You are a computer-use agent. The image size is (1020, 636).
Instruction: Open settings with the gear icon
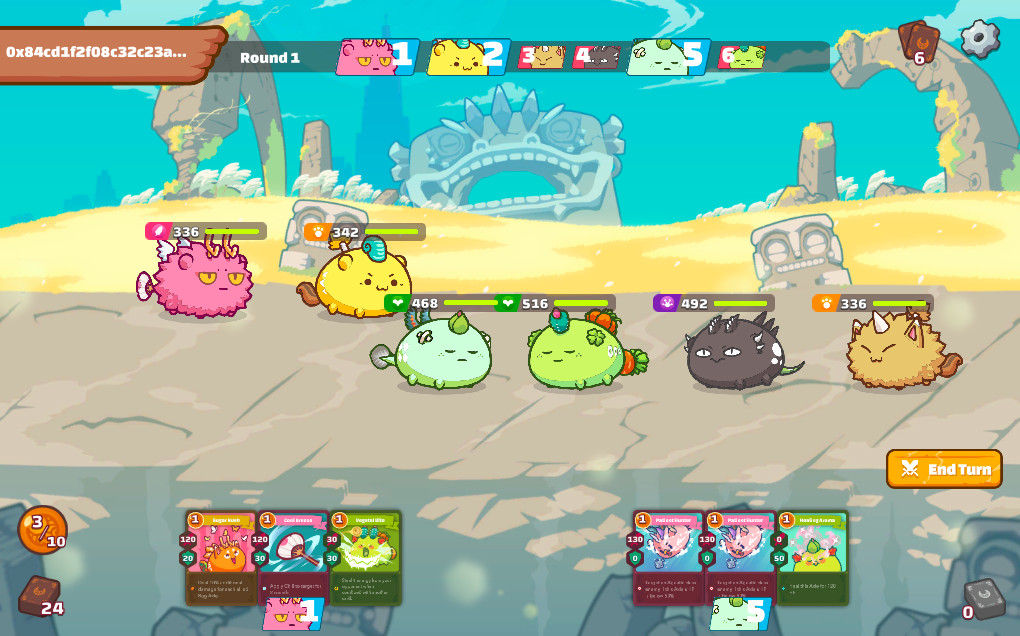point(980,39)
